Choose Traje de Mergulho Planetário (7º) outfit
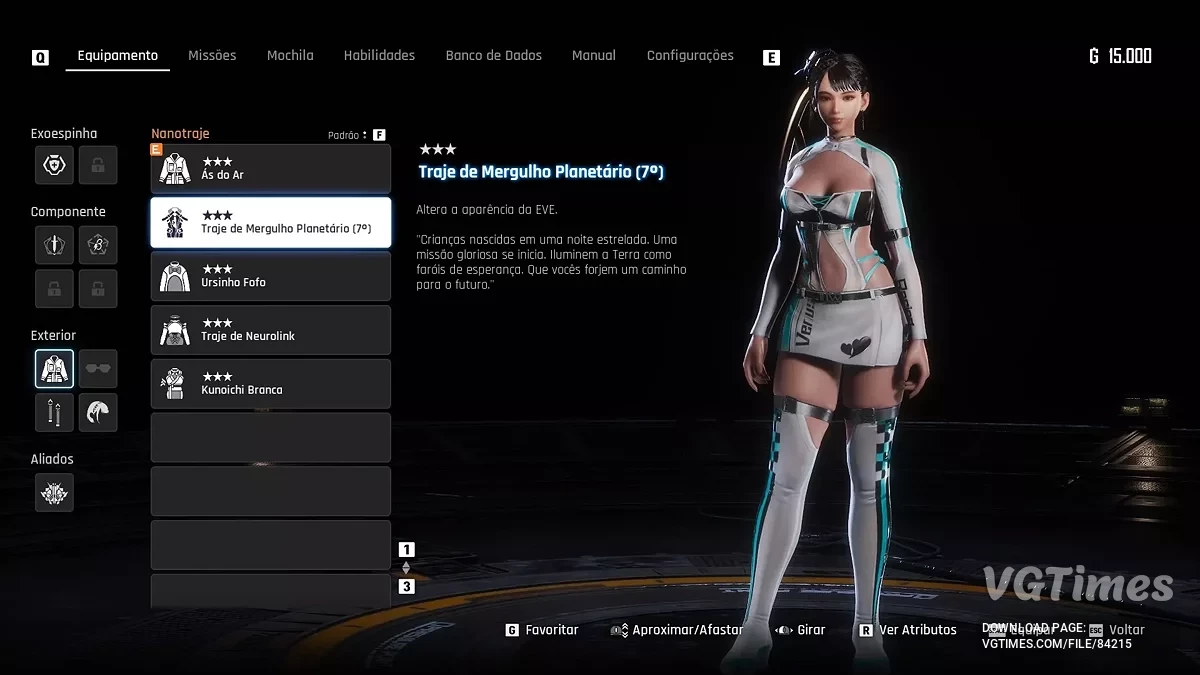 pyautogui.click(x=270, y=222)
